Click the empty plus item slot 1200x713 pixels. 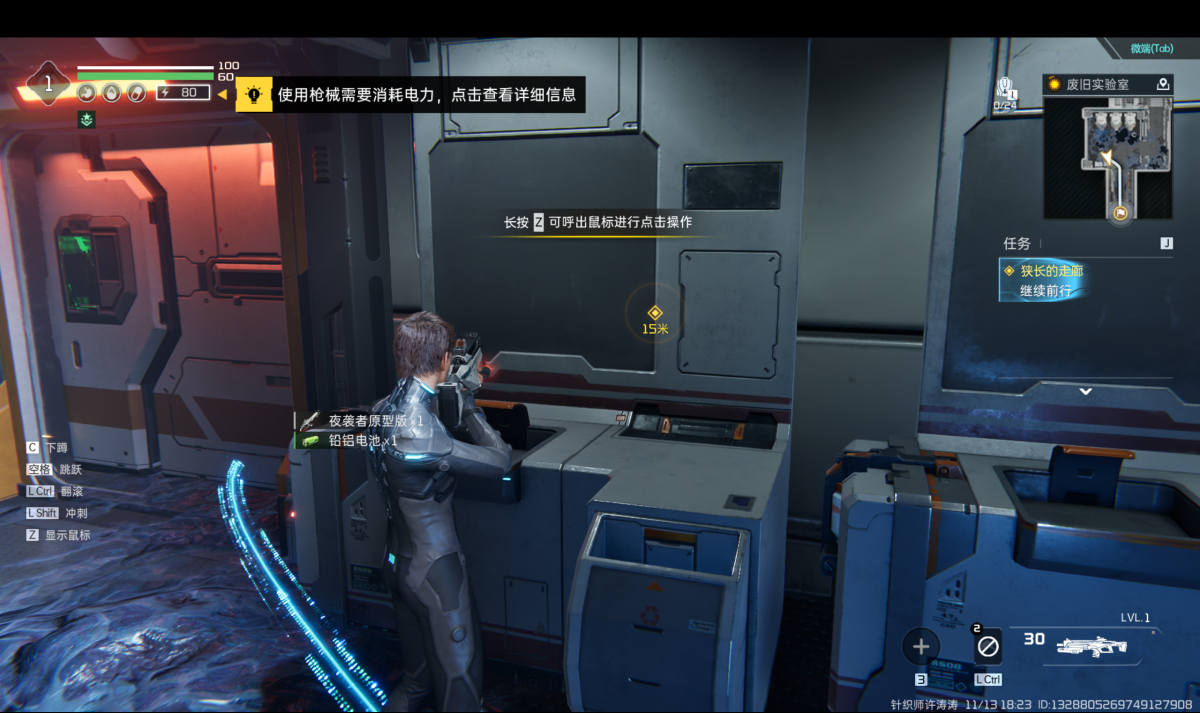(x=921, y=647)
